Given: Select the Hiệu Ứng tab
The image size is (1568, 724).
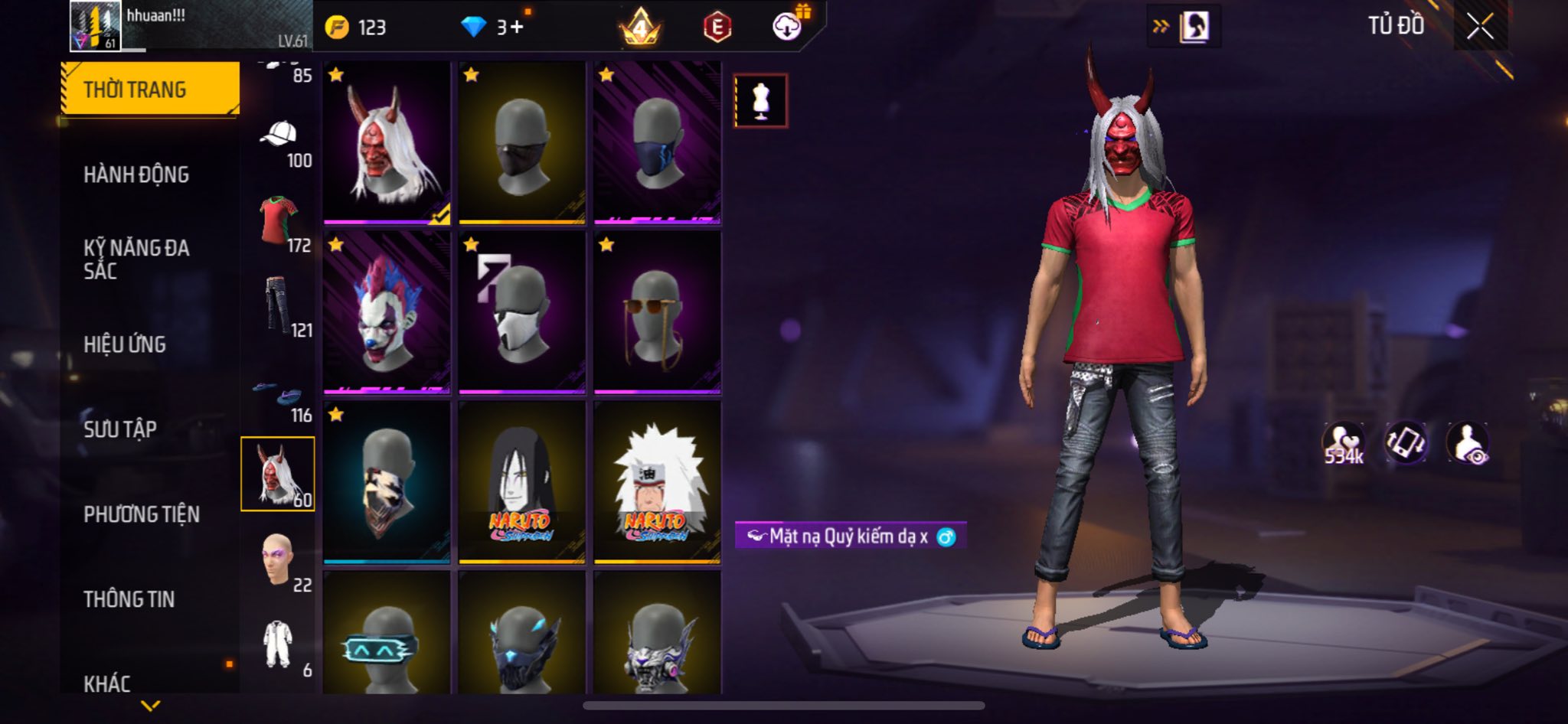Looking at the screenshot, I should click(125, 344).
